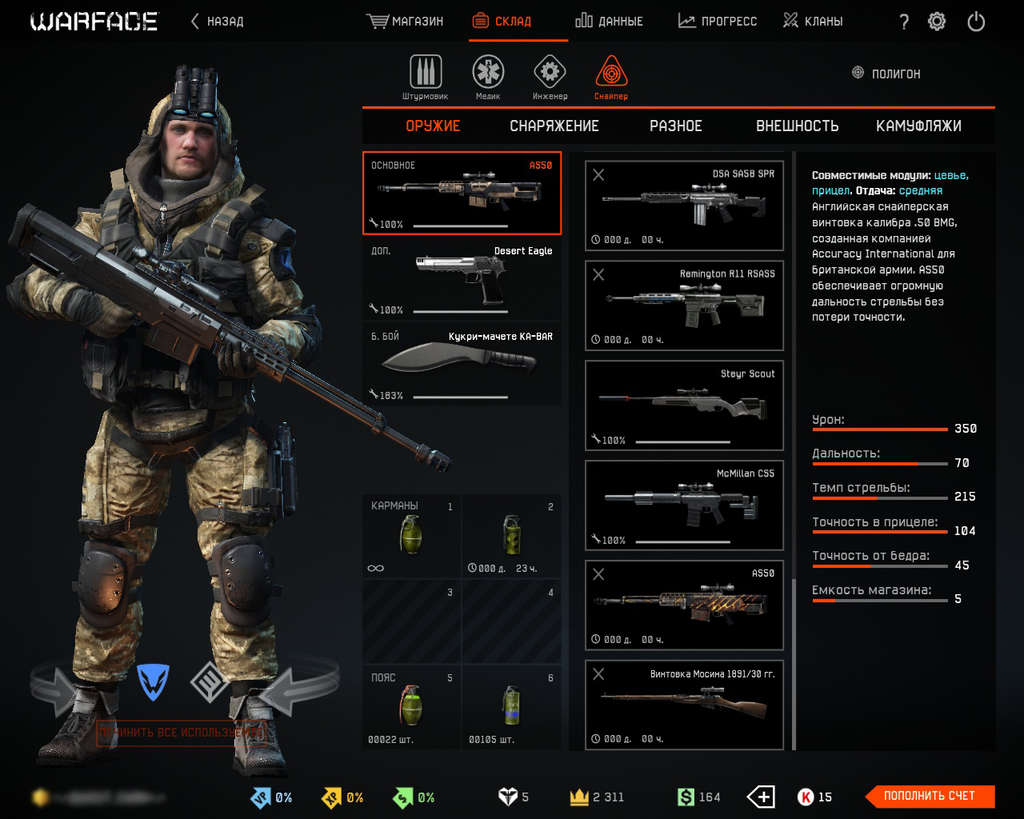Select the Медик class
1024x819 pixels.
point(488,74)
